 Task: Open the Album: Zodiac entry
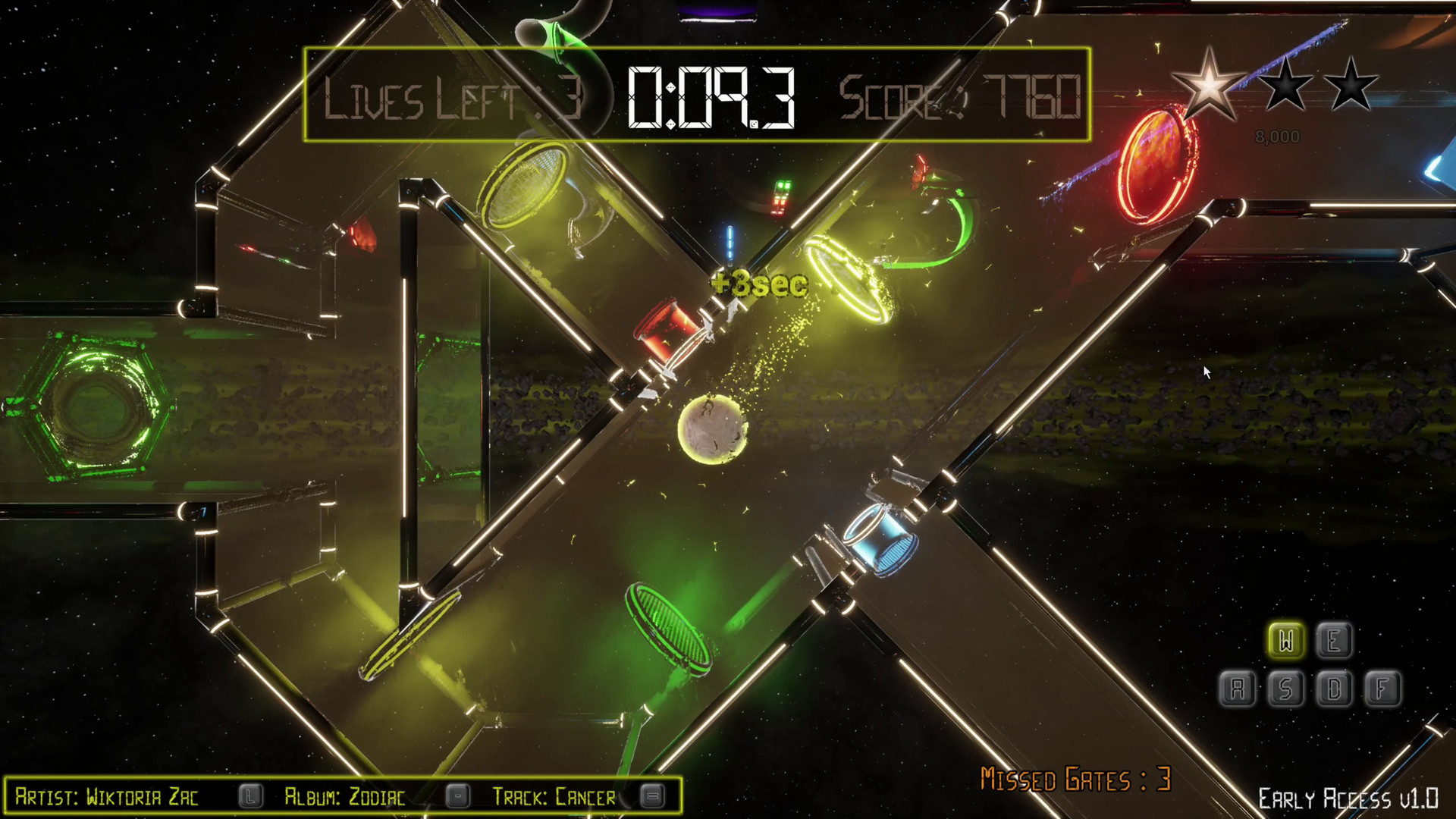coord(345,797)
